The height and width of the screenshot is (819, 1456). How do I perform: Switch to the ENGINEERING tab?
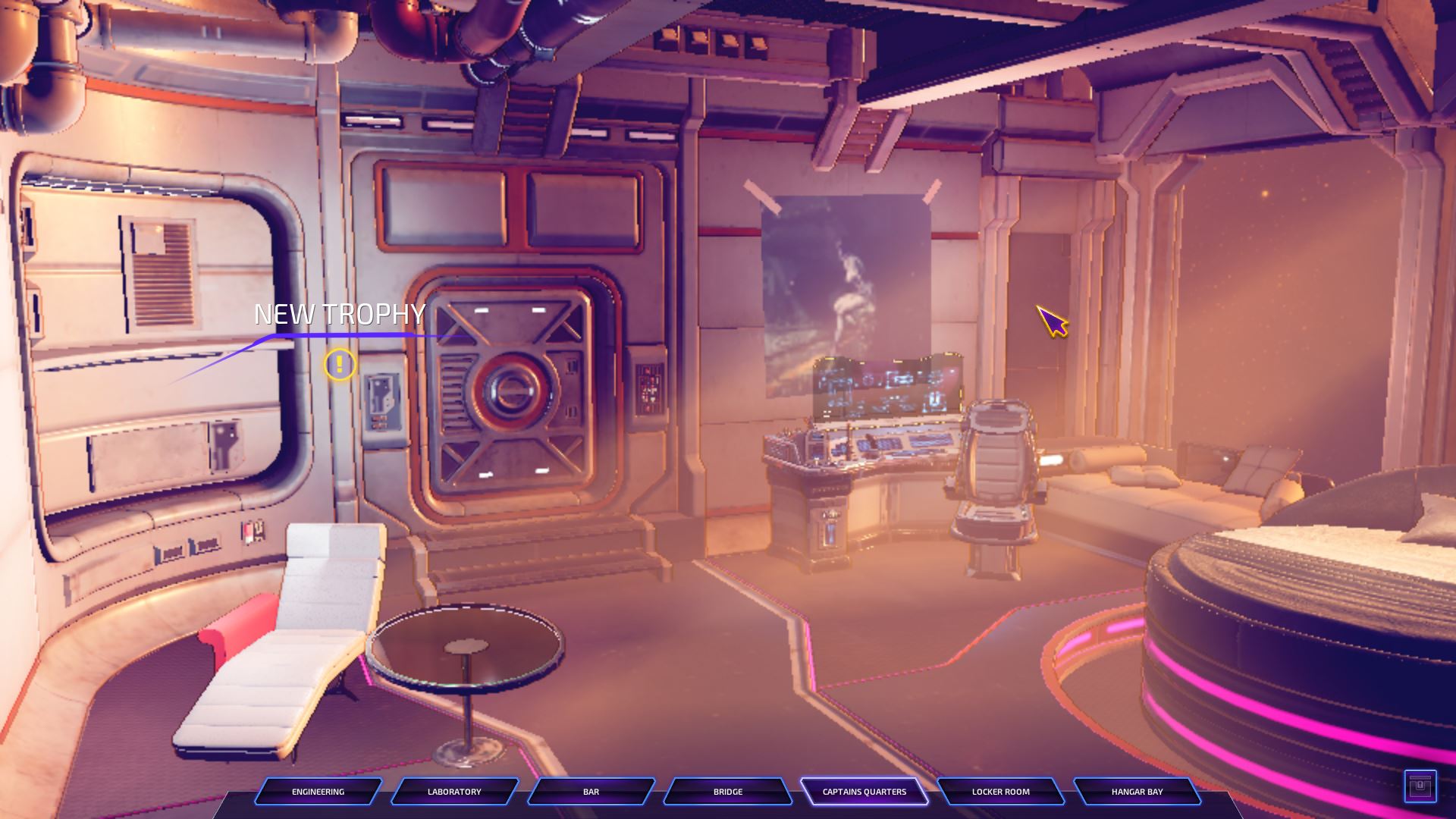tap(318, 792)
